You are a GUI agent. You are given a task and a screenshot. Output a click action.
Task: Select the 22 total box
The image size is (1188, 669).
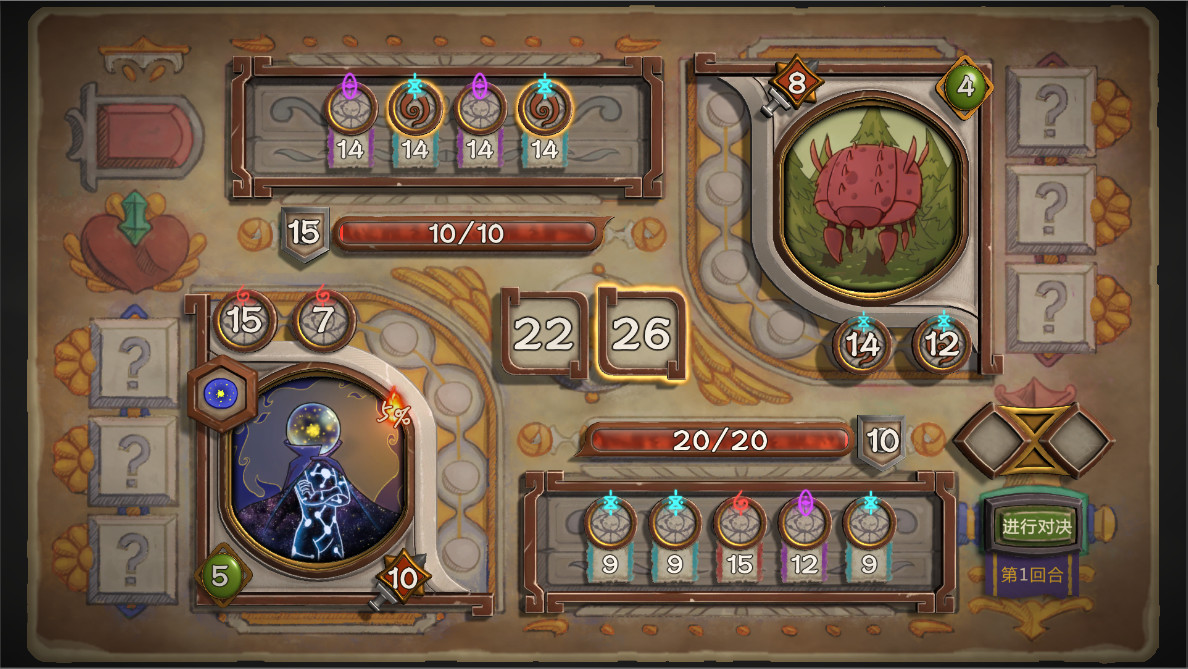tap(543, 335)
